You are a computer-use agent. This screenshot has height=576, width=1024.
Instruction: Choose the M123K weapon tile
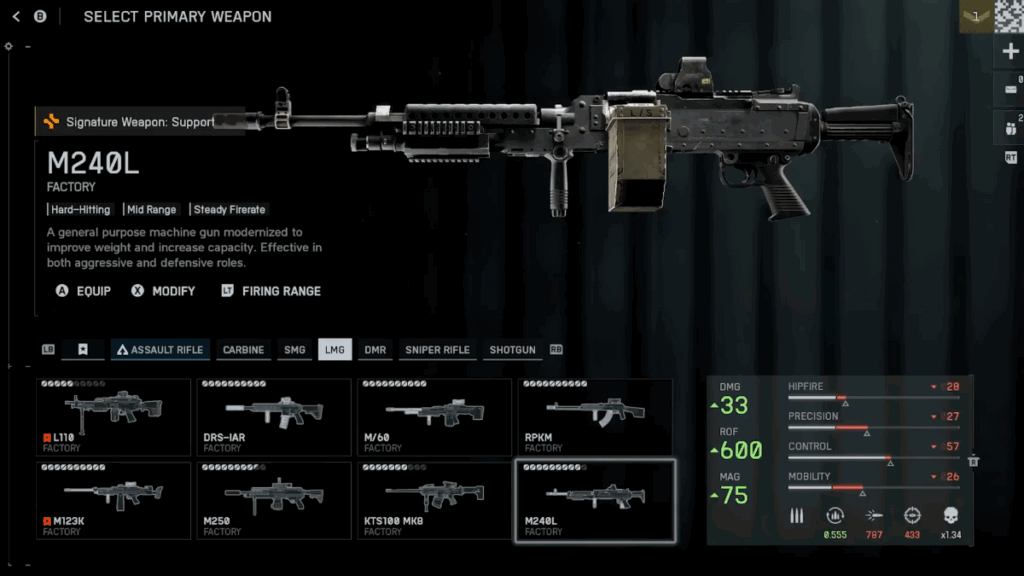pos(113,500)
